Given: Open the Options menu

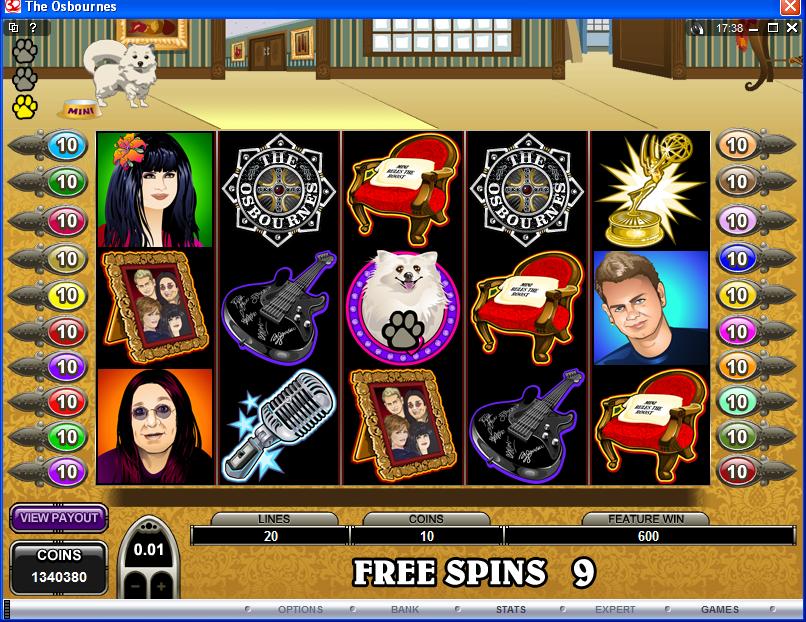Looking at the screenshot, I should pos(300,609).
